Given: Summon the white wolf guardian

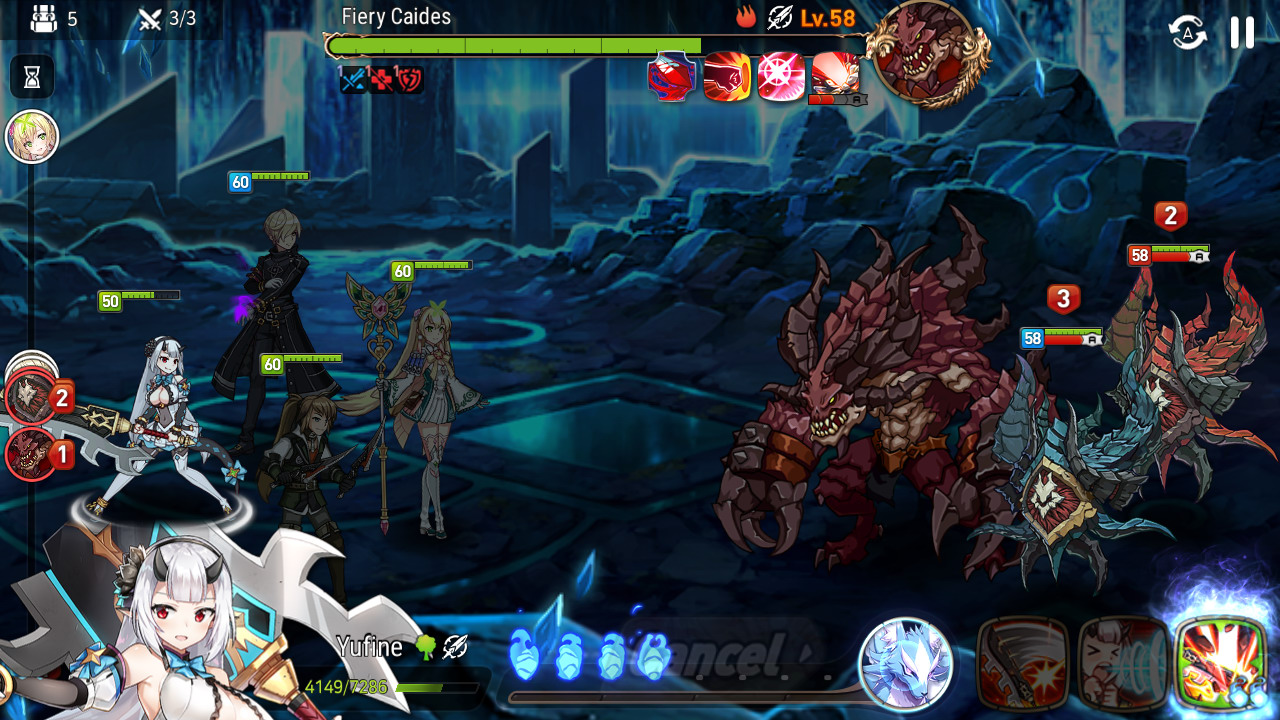Looking at the screenshot, I should click(x=906, y=664).
